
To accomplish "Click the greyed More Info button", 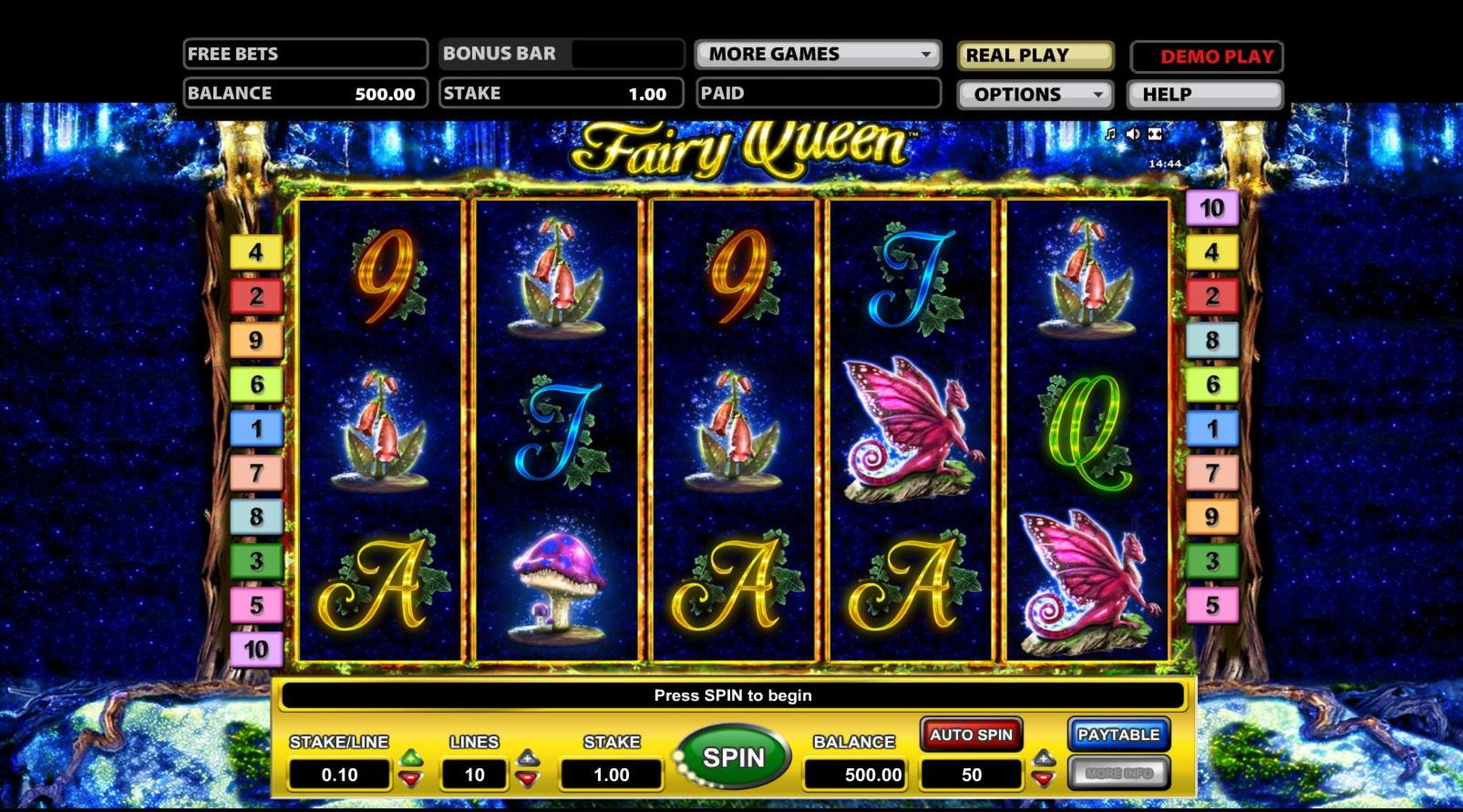I will [1118, 773].
